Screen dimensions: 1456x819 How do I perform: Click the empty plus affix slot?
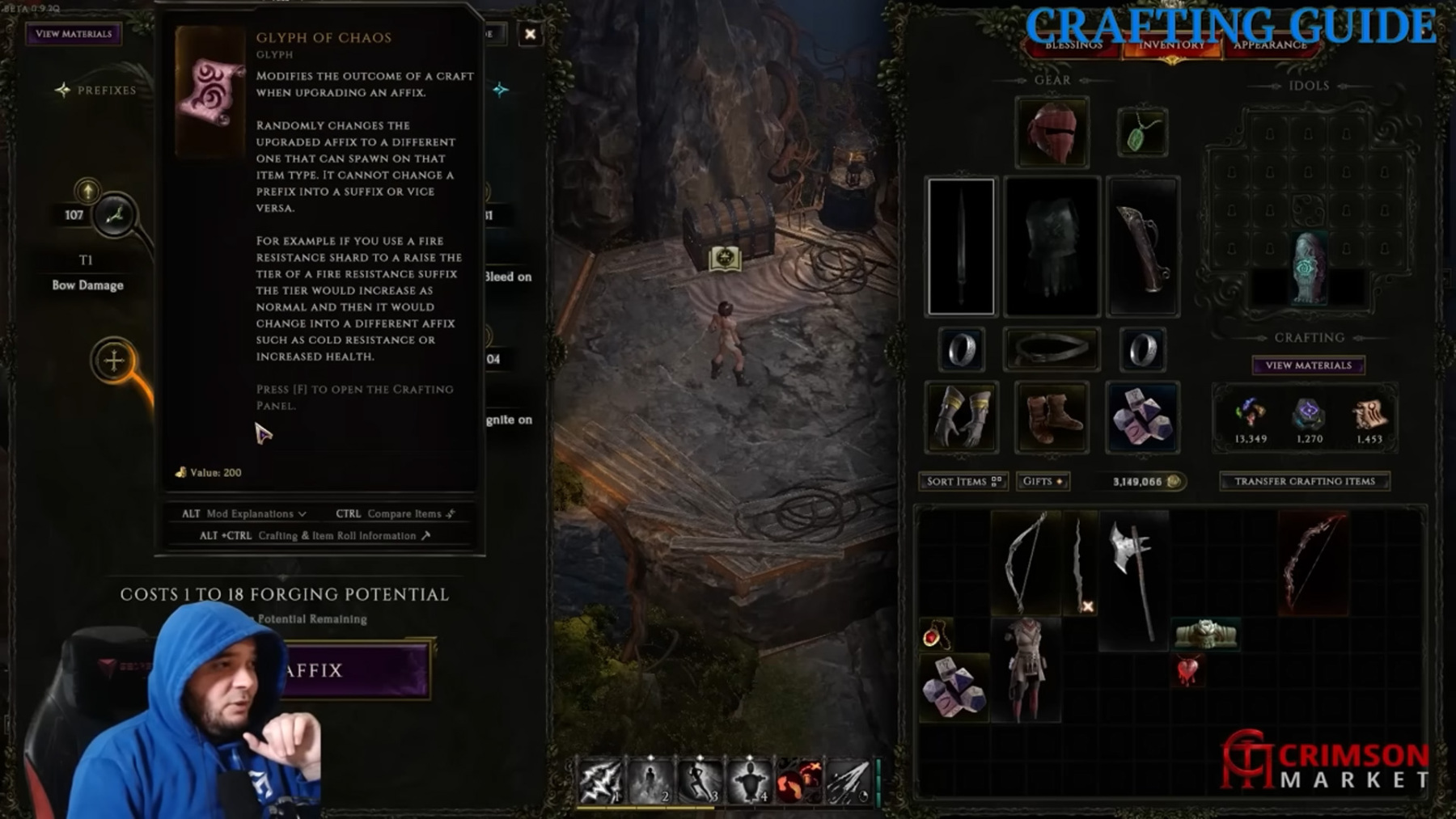[114, 361]
